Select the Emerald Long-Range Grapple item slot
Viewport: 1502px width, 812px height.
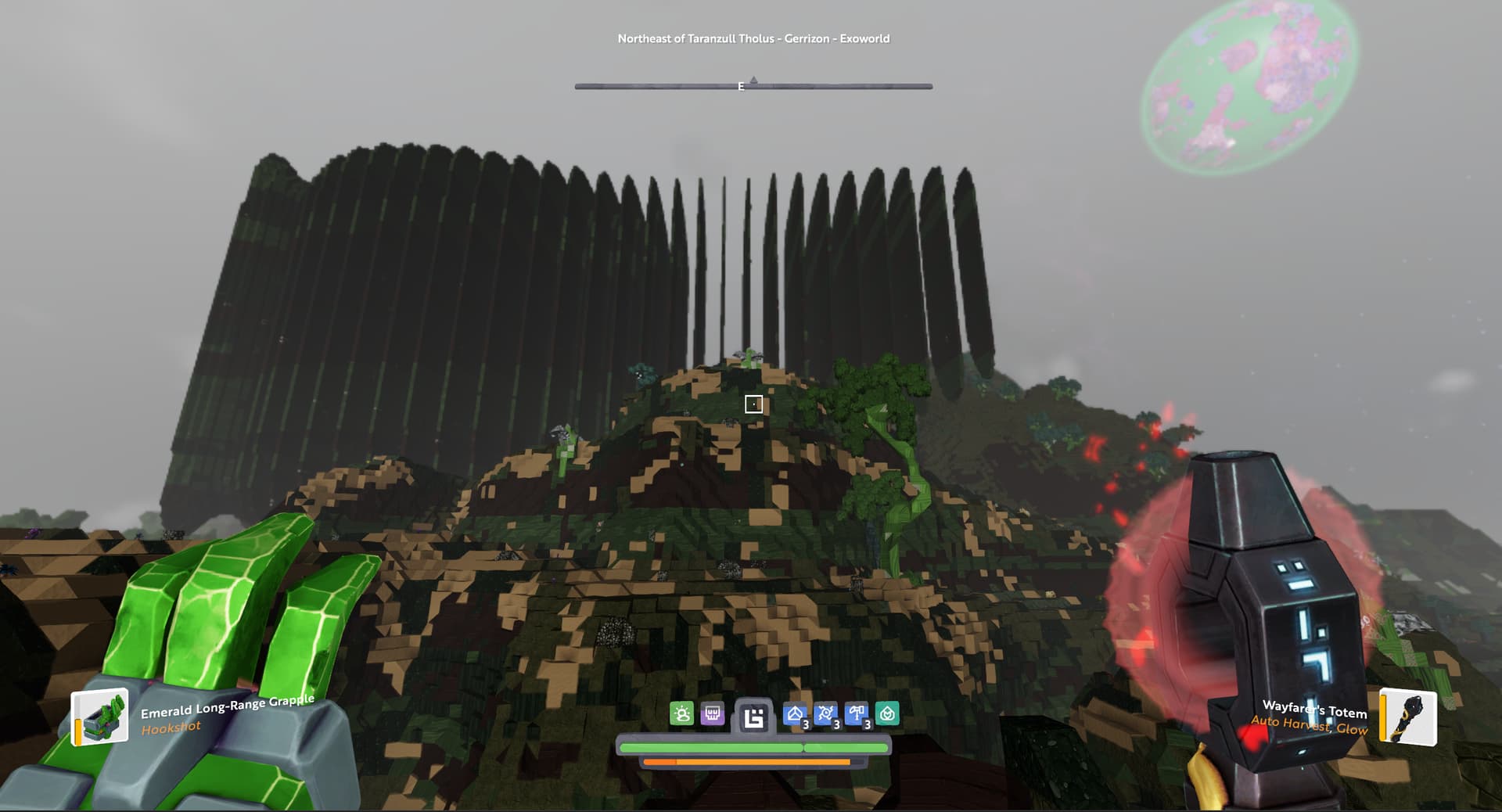click(100, 717)
